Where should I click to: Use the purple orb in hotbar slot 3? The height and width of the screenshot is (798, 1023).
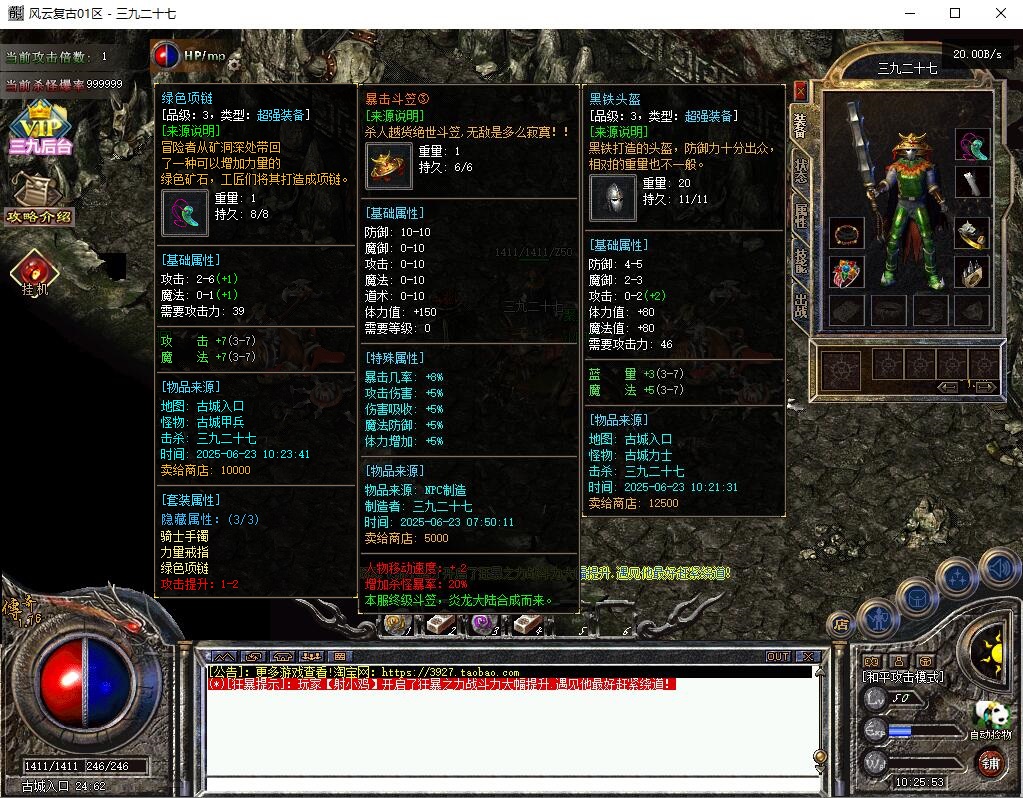pyautogui.click(x=483, y=625)
